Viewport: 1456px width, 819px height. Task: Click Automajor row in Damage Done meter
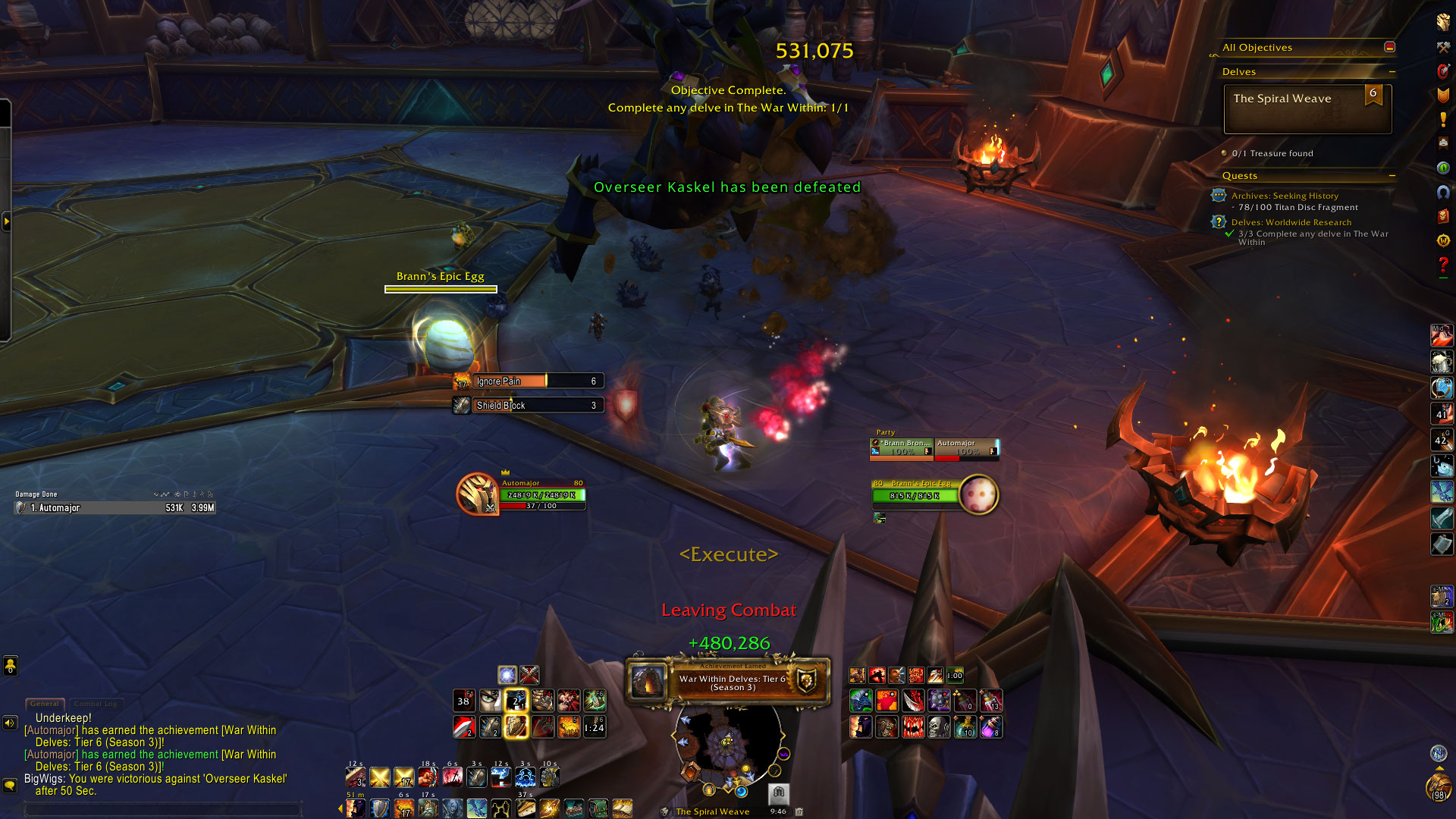click(115, 508)
